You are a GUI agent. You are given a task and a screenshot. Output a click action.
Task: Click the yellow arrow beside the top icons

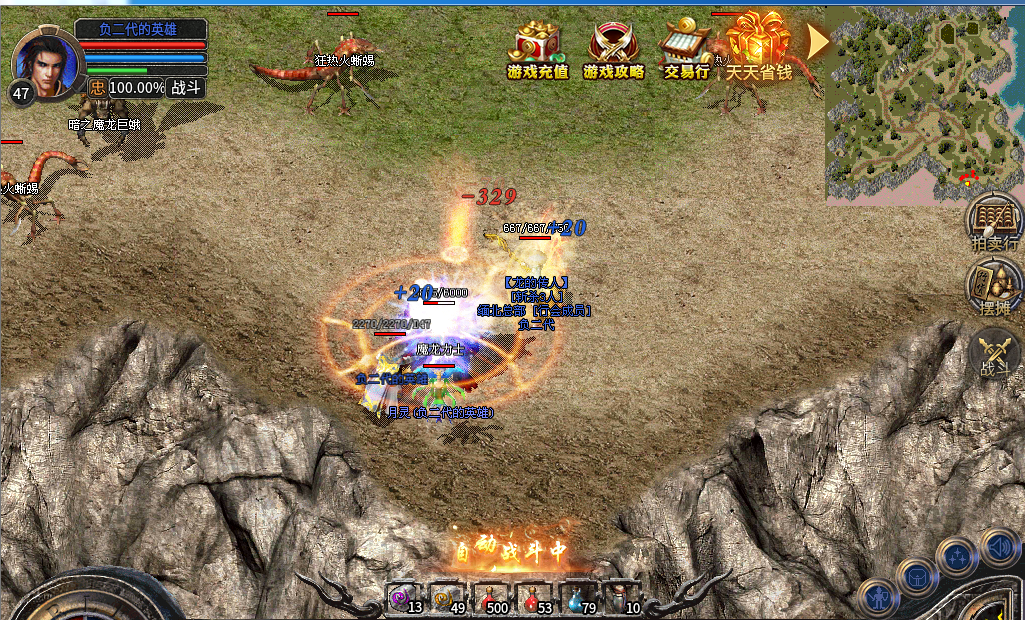coord(818,42)
